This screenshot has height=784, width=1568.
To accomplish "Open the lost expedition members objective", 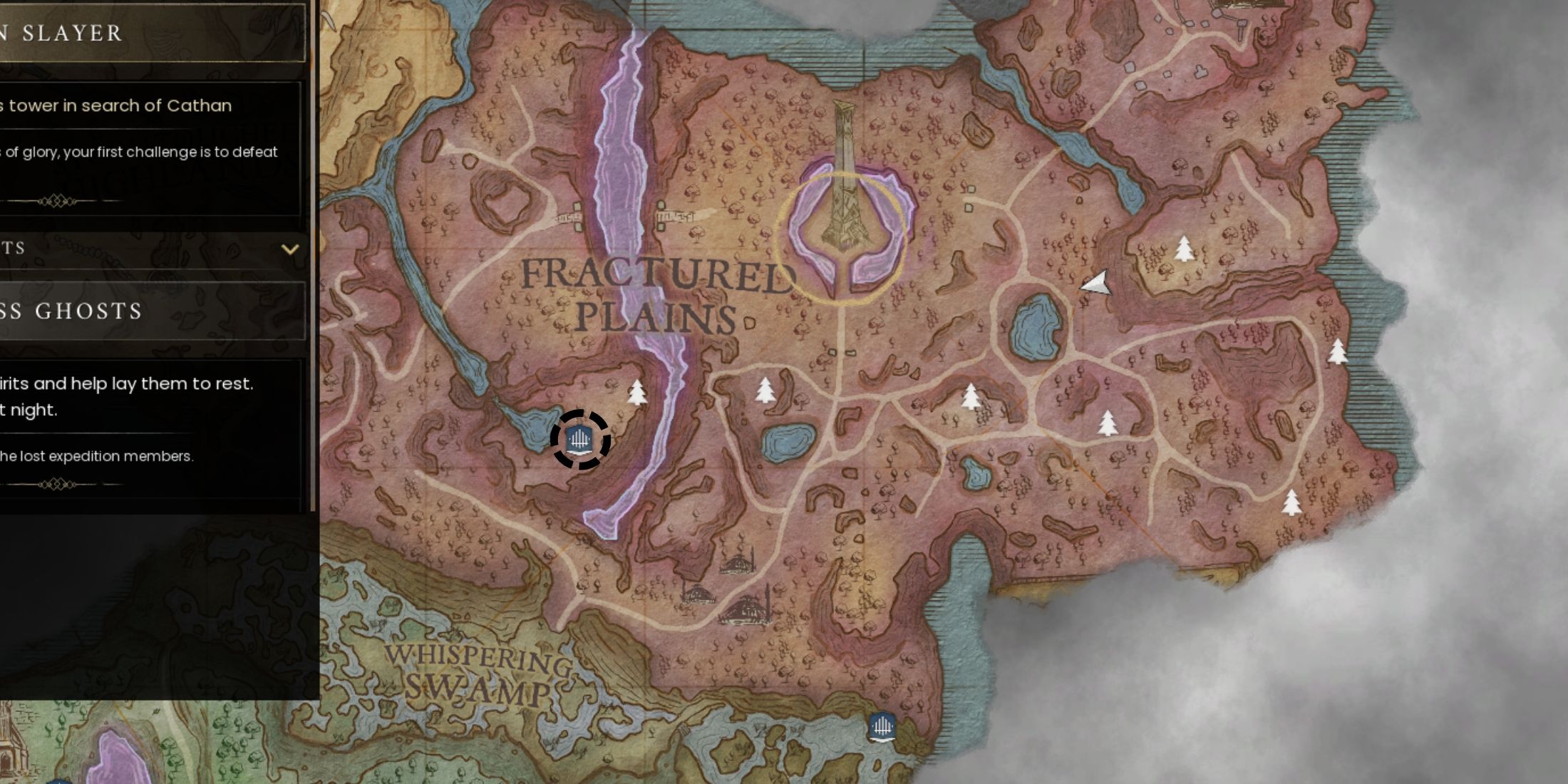I will coord(98,456).
